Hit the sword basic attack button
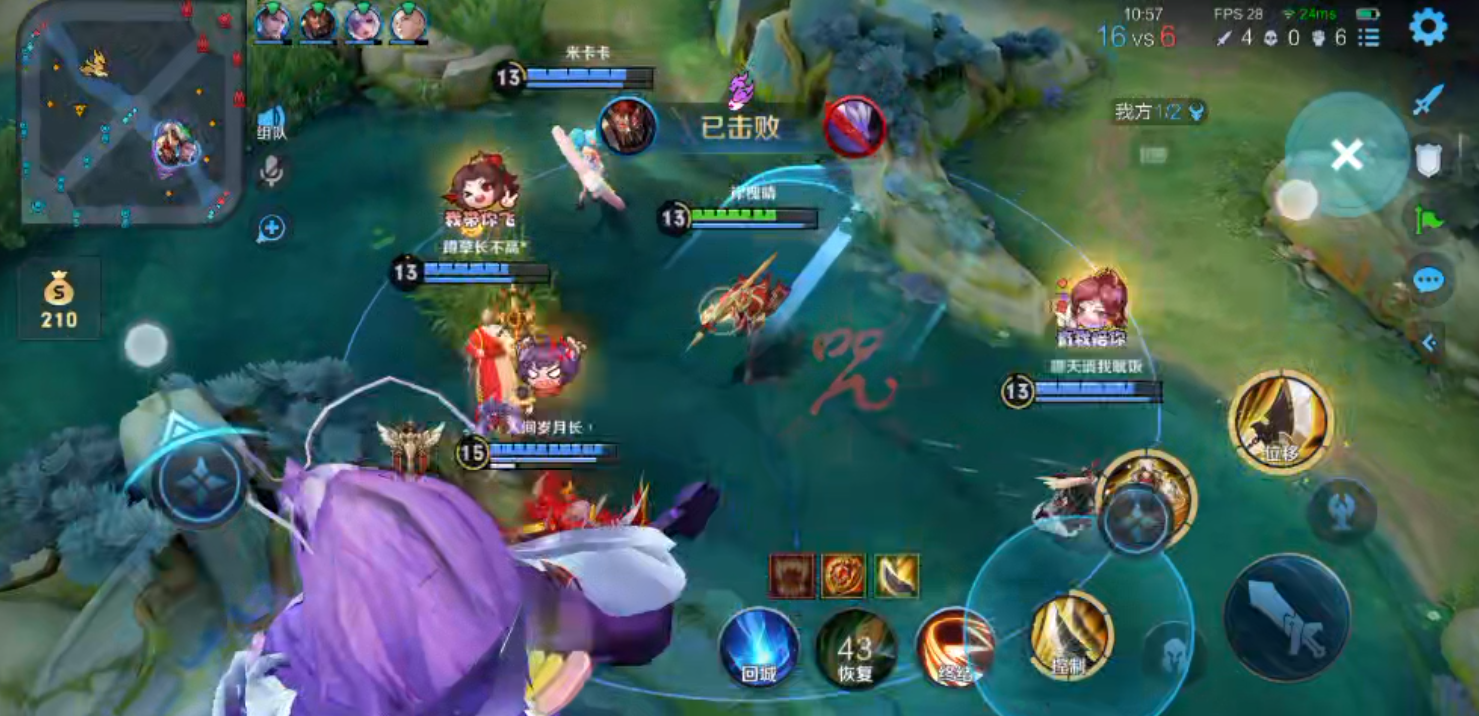This screenshot has width=1479, height=716. 1286,618
